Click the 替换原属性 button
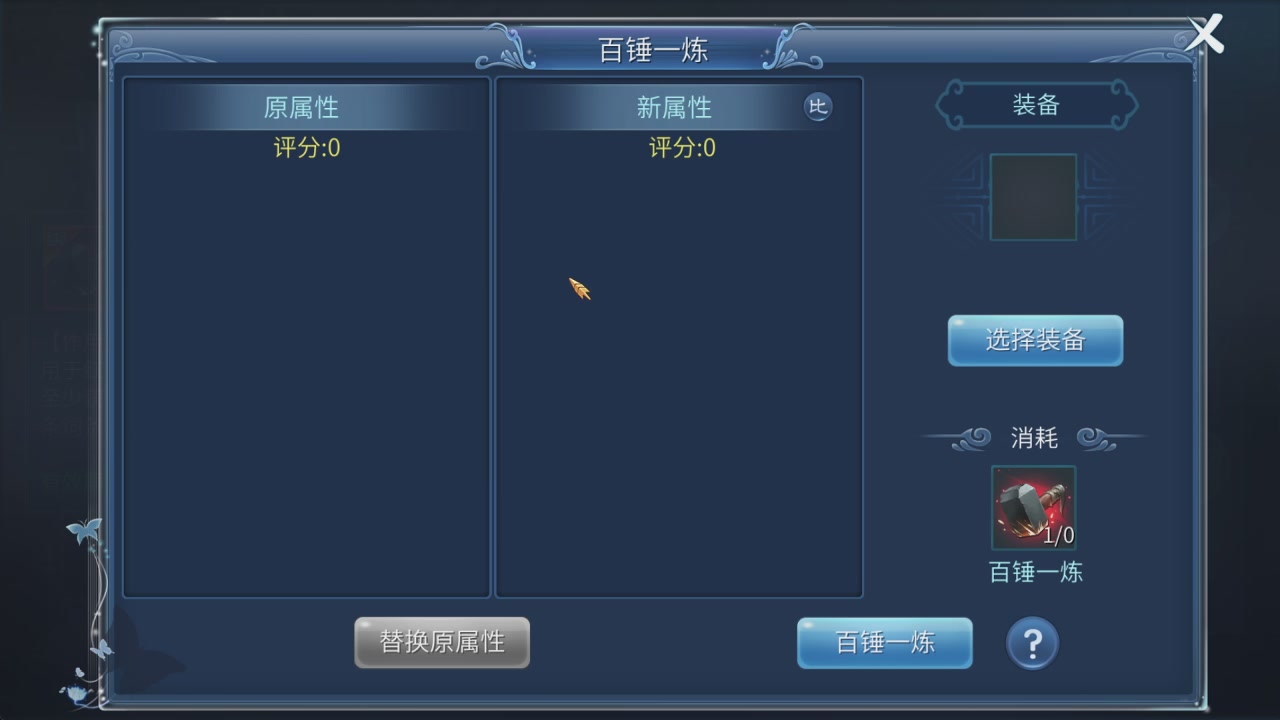The image size is (1280, 720). 441,642
